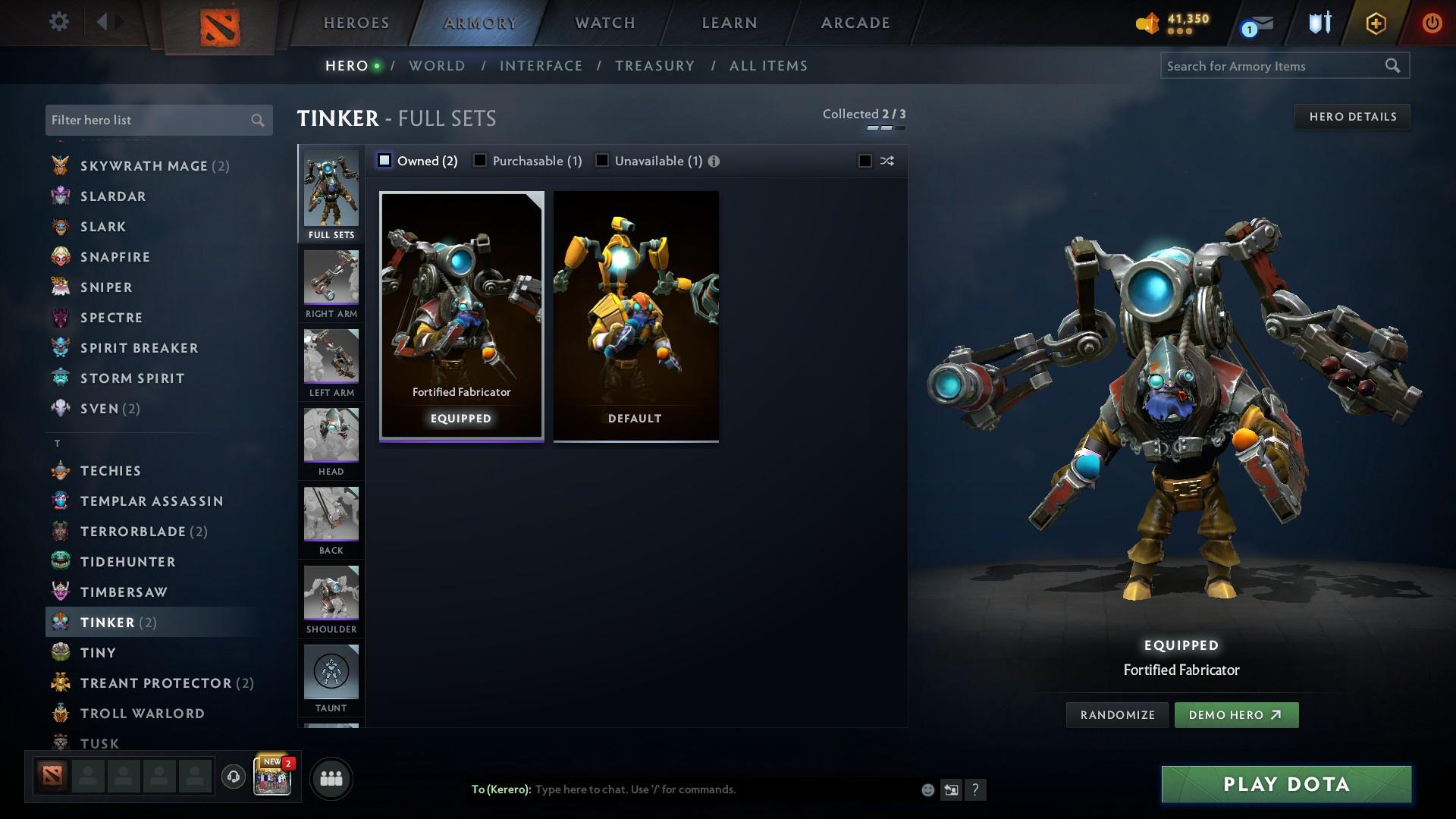Toggle the Owned (2) filter checkbox
The image size is (1456, 819).
(x=384, y=160)
